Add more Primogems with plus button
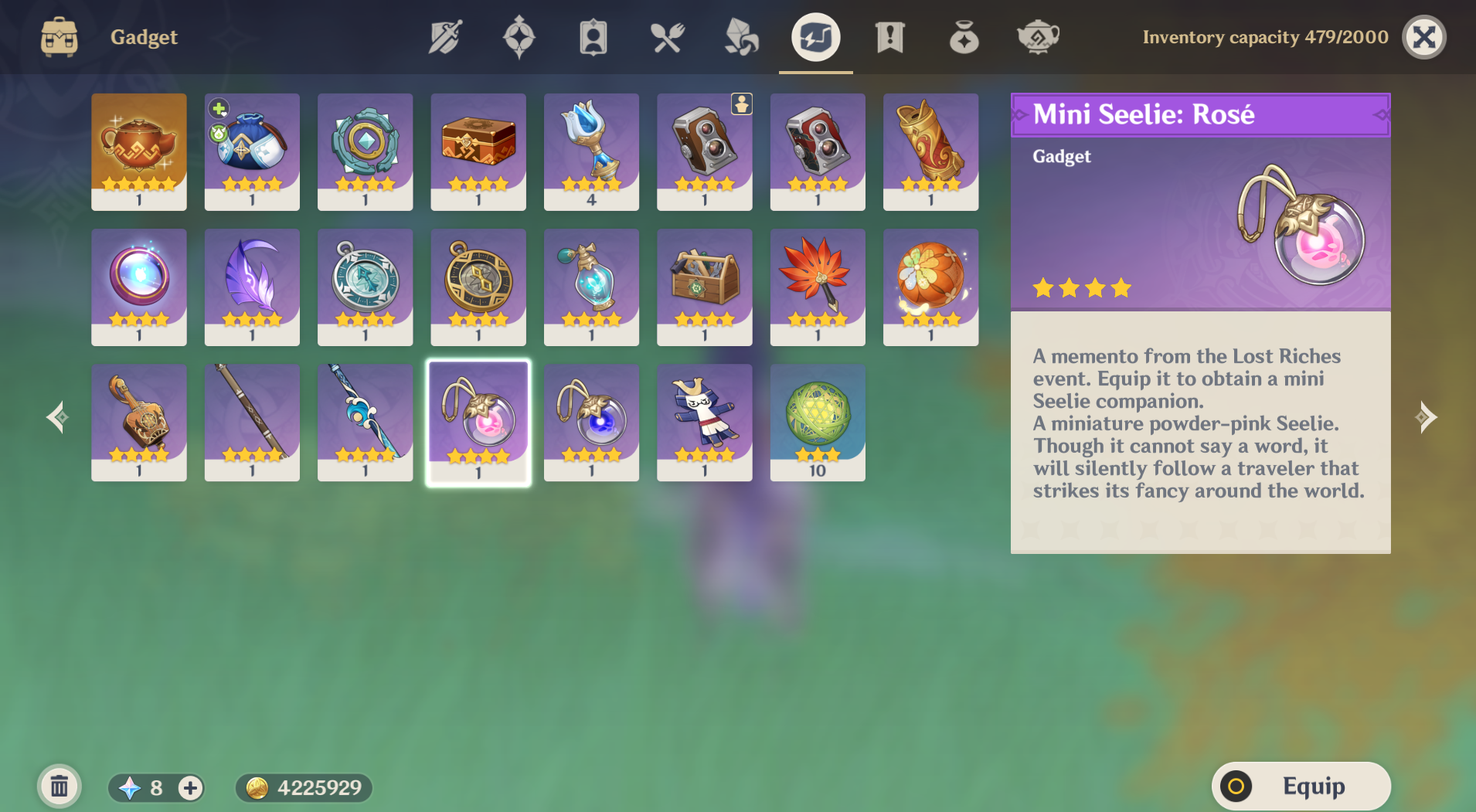 190,787
